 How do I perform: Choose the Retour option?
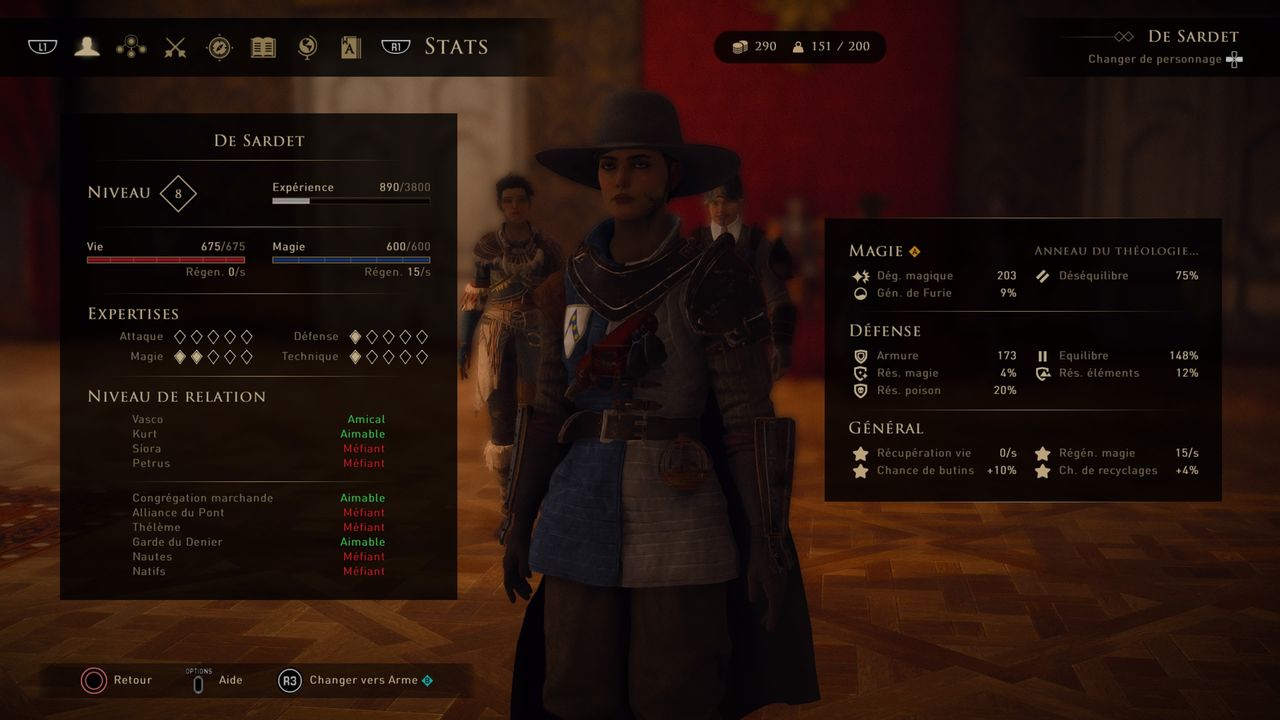tap(117, 680)
